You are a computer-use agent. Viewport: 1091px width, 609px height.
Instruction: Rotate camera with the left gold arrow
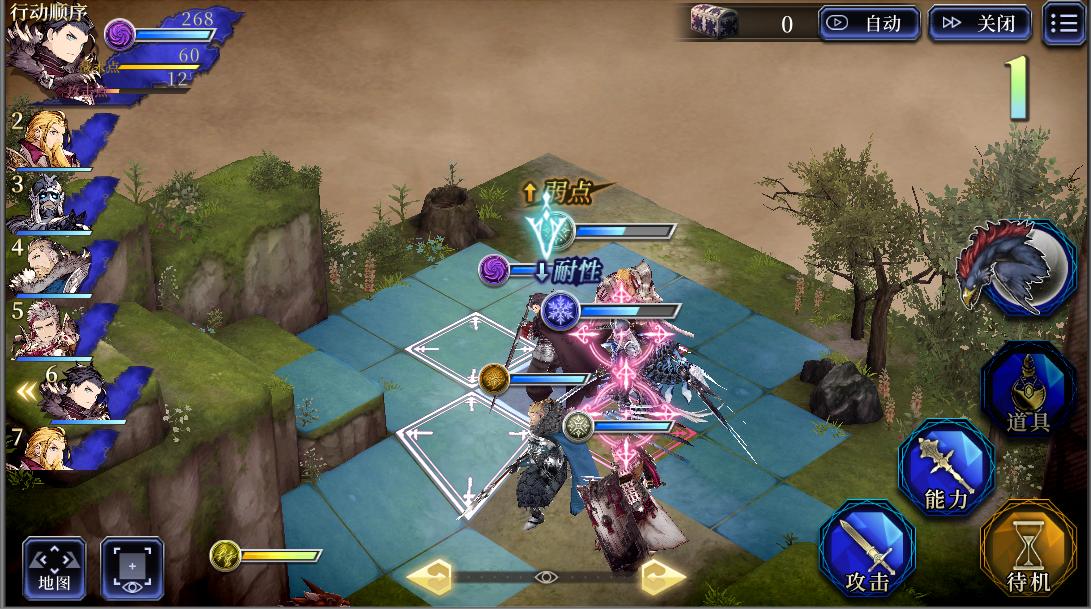[x=427, y=577]
